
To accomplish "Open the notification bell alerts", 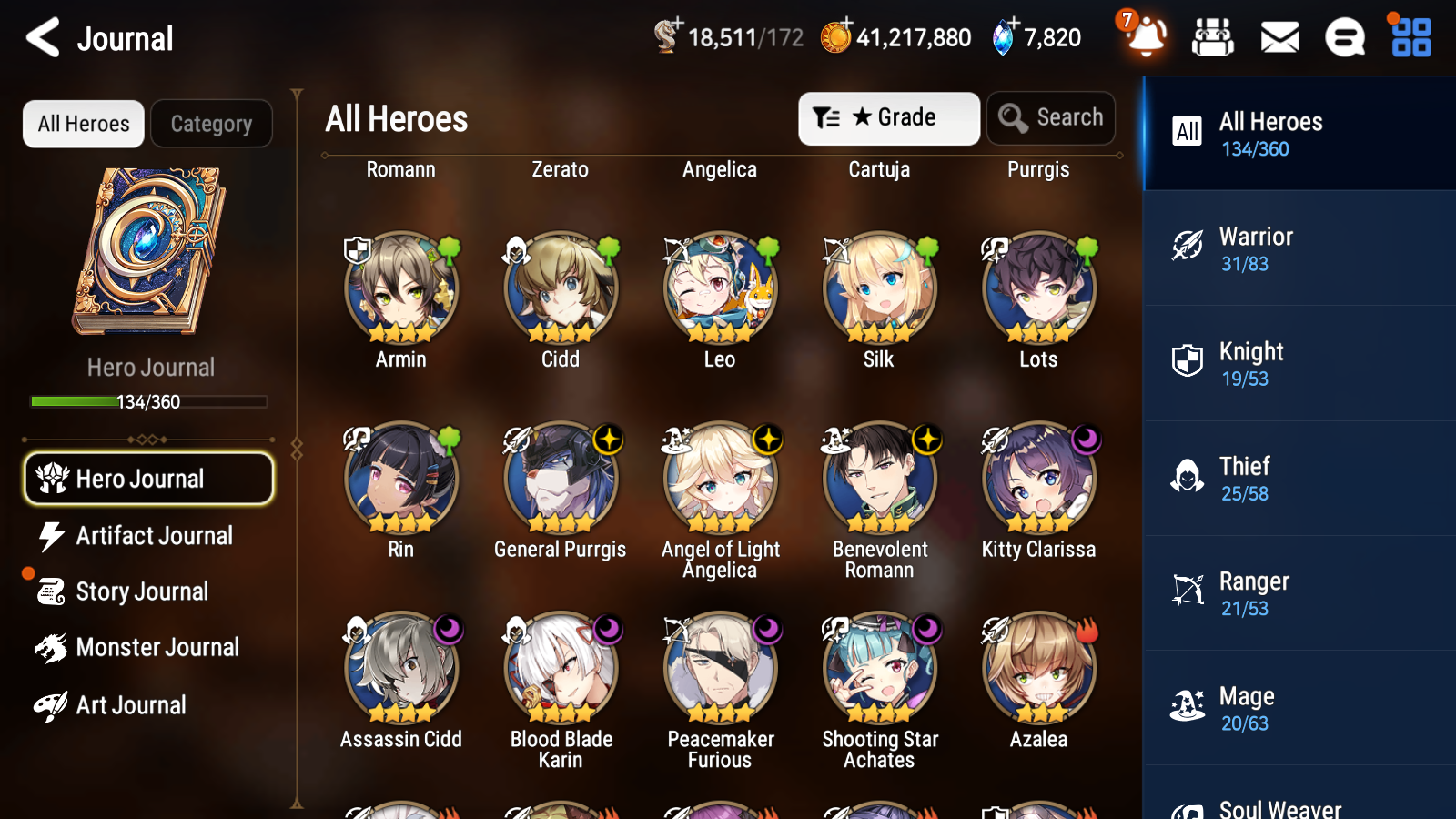I will (x=1146, y=38).
